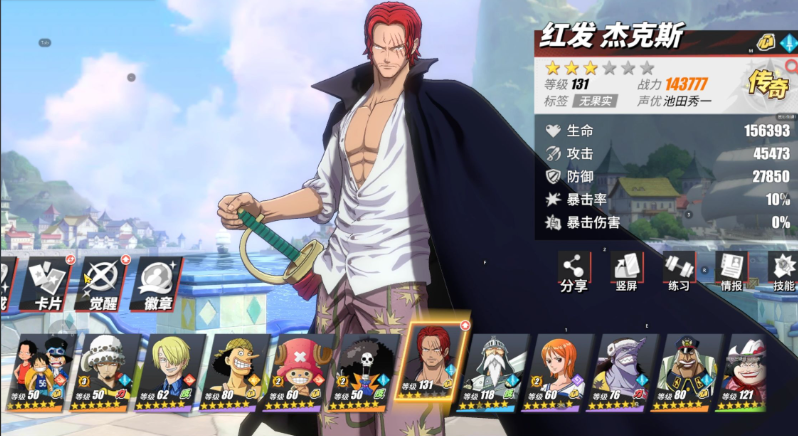The height and width of the screenshot is (436, 798).
Task: Open the 情报 info panel
Action: pyautogui.click(x=731, y=272)
